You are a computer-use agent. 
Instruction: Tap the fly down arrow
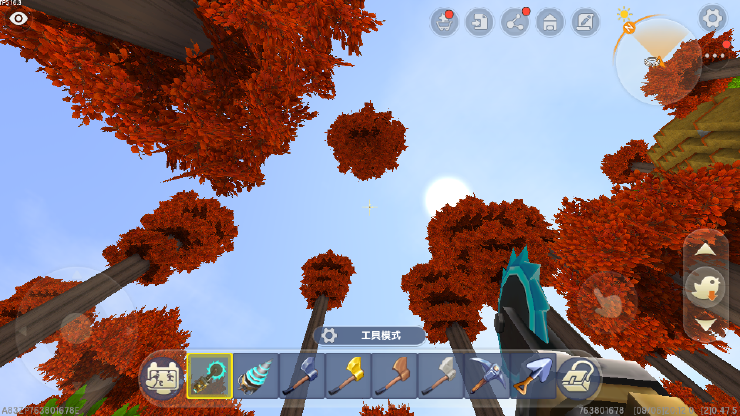tap(706, 324)
